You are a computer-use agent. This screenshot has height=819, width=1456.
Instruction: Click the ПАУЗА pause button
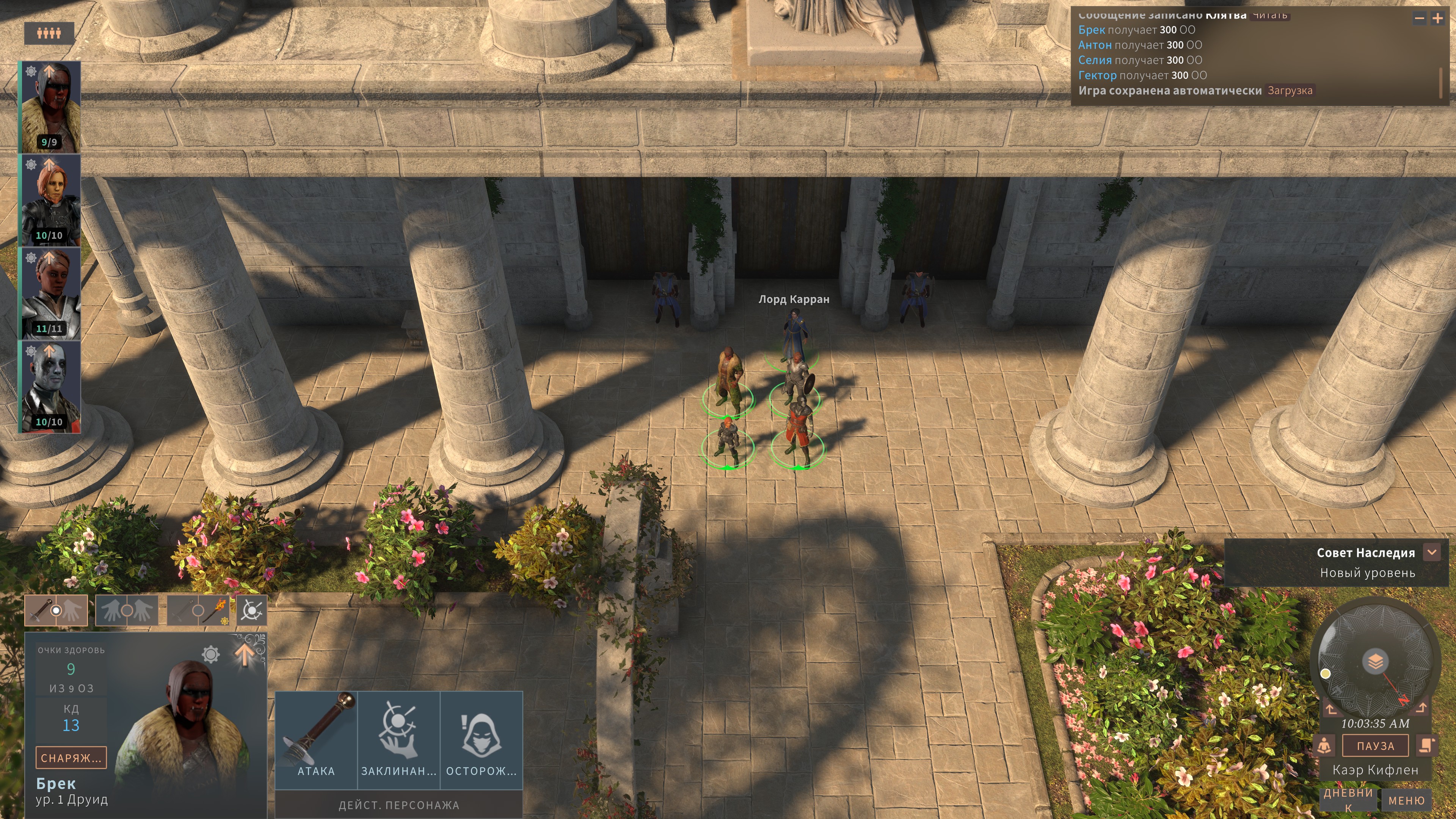pyautogui.click(x=1374, y=746)
